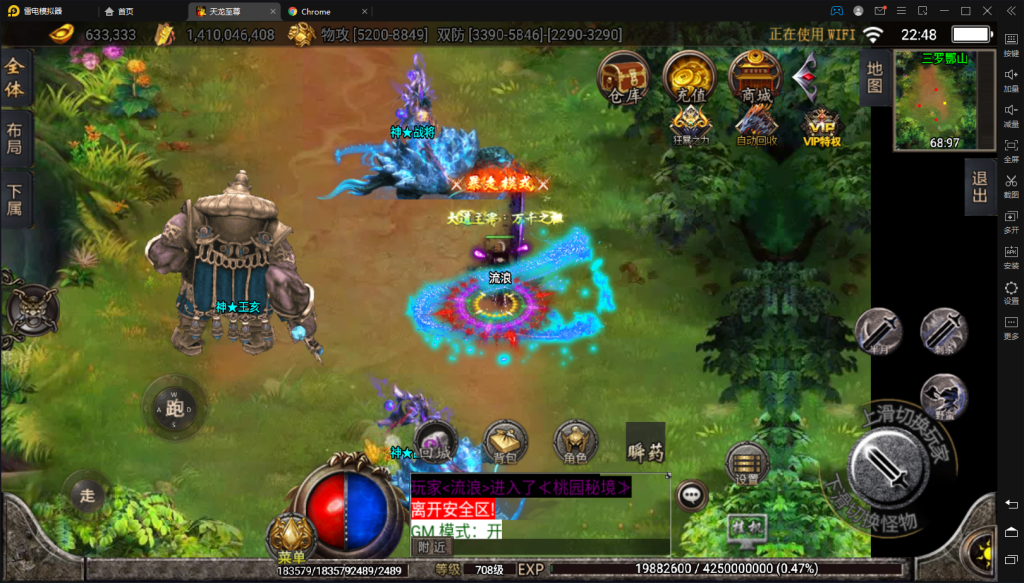1024x583 pixels.
Task: Activate the 狂暴之力 icon
Action: click(690, 125)
